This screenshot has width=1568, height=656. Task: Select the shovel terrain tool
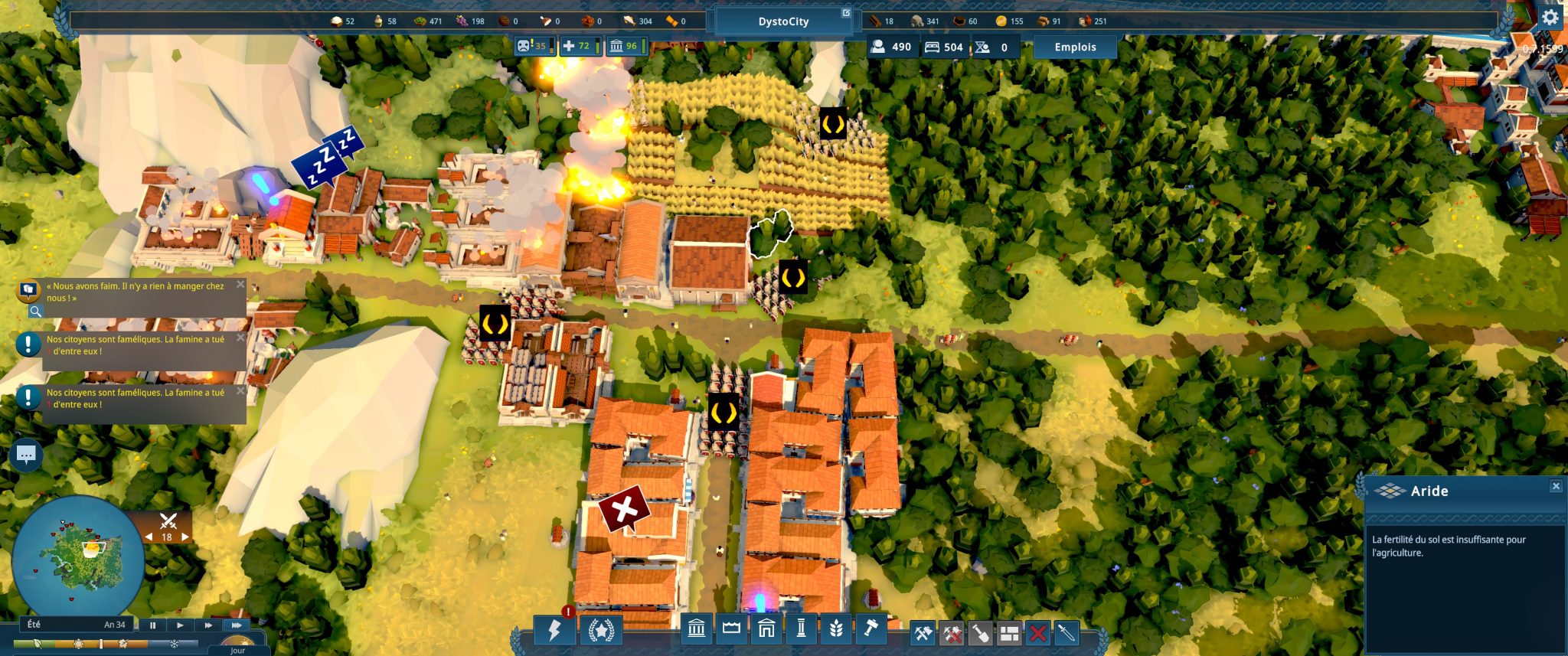point(981,633)
